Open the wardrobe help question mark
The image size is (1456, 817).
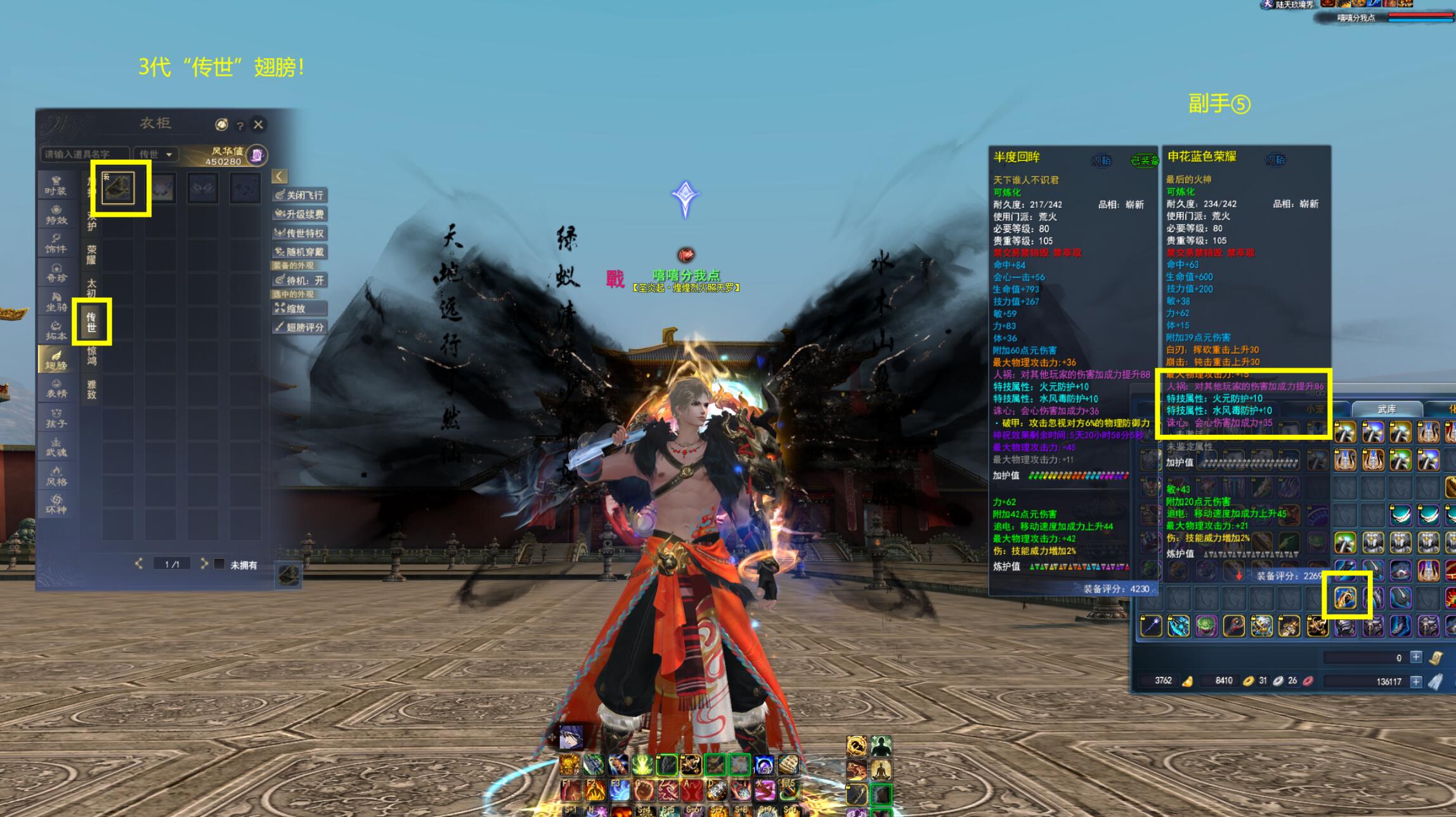(x=240, y=125)
